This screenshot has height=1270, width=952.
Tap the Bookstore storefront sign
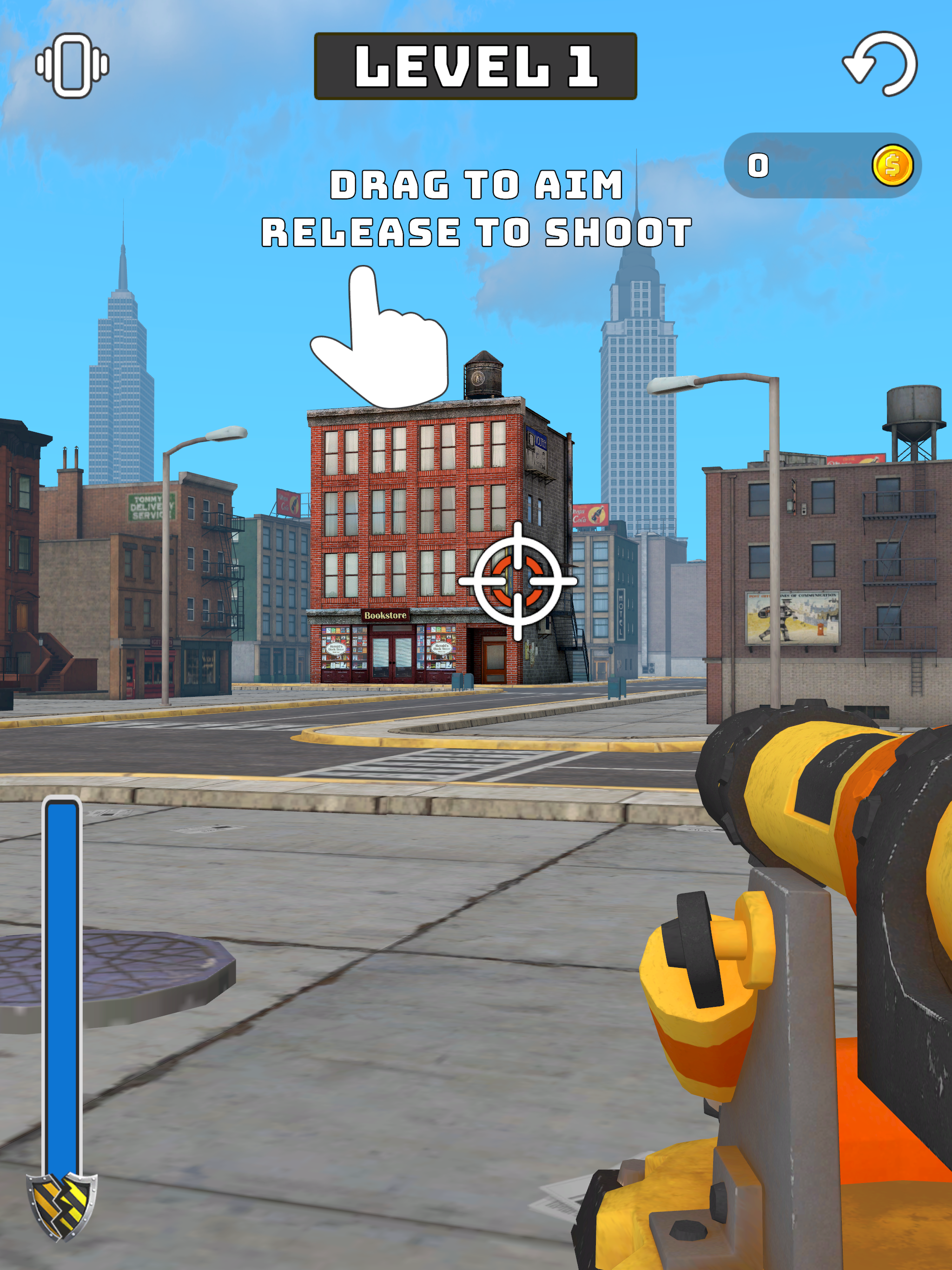coord(386,615)
